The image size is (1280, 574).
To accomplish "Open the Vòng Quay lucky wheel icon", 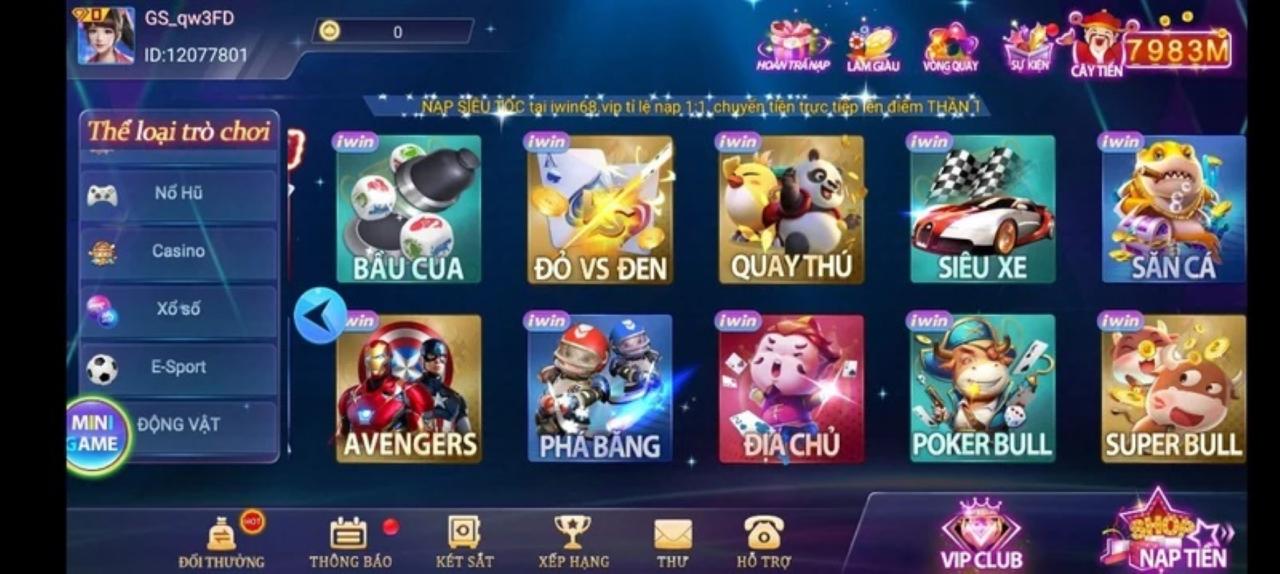I will tap(950, 47).
